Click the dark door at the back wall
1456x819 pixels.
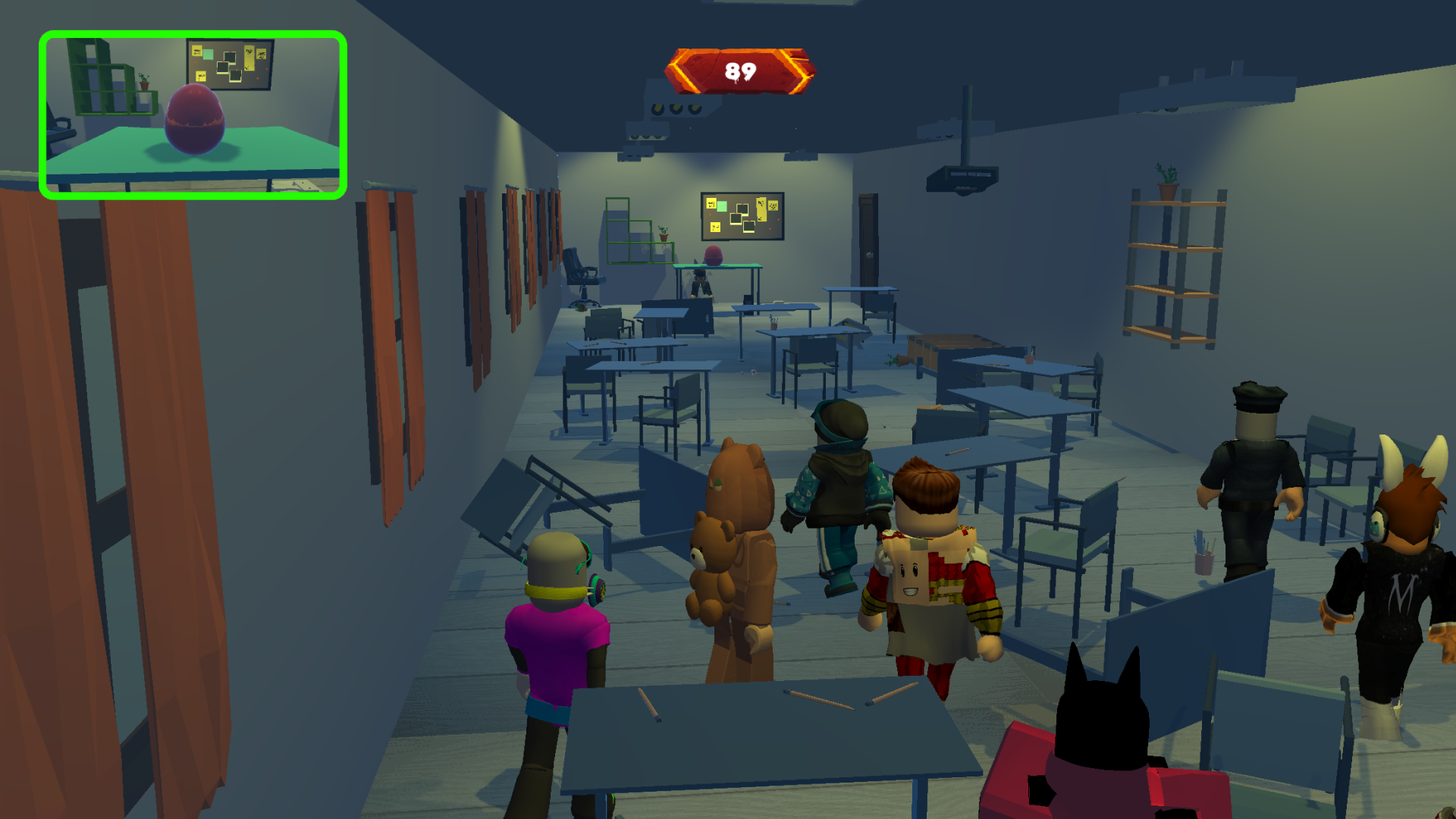pyautogui.click(x=868, y=243)
